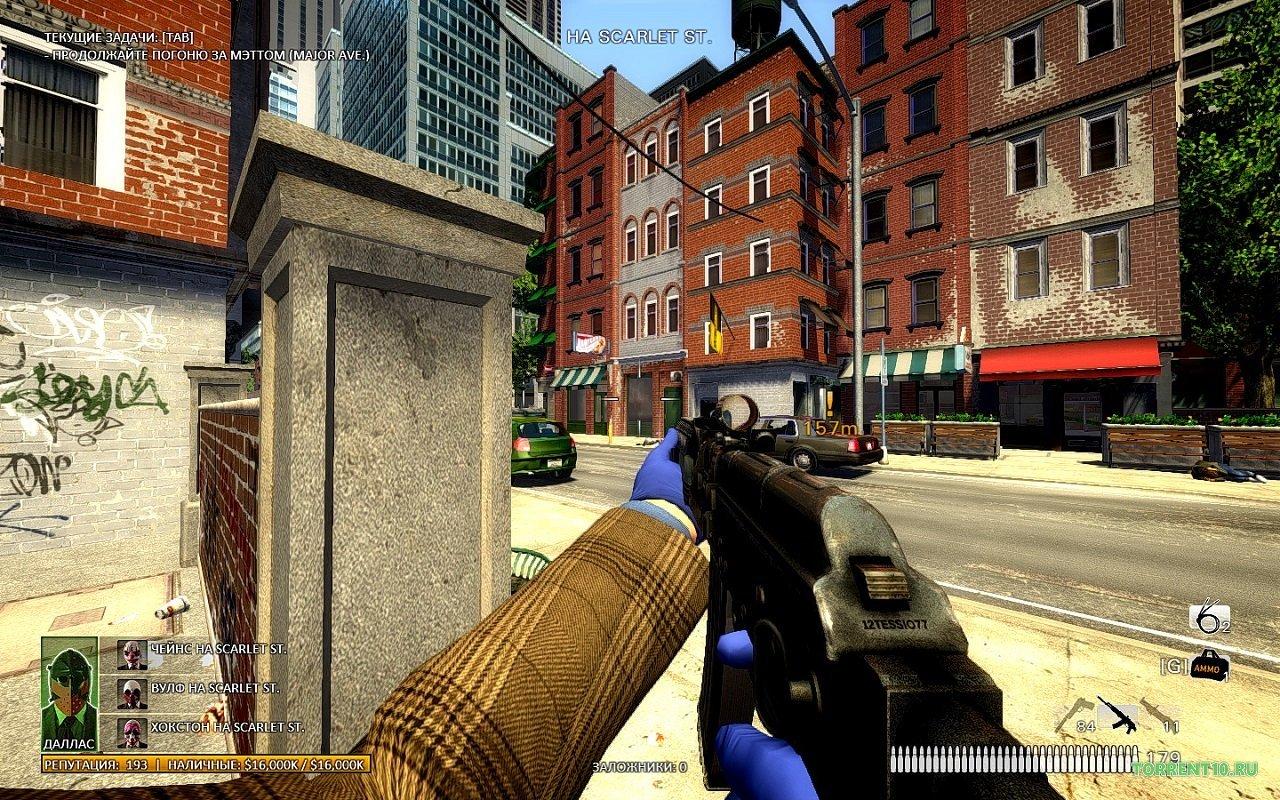Click the Dallas player portrait
The image size is (1280, 800).
pyautogui.click(x=69, y=688)
